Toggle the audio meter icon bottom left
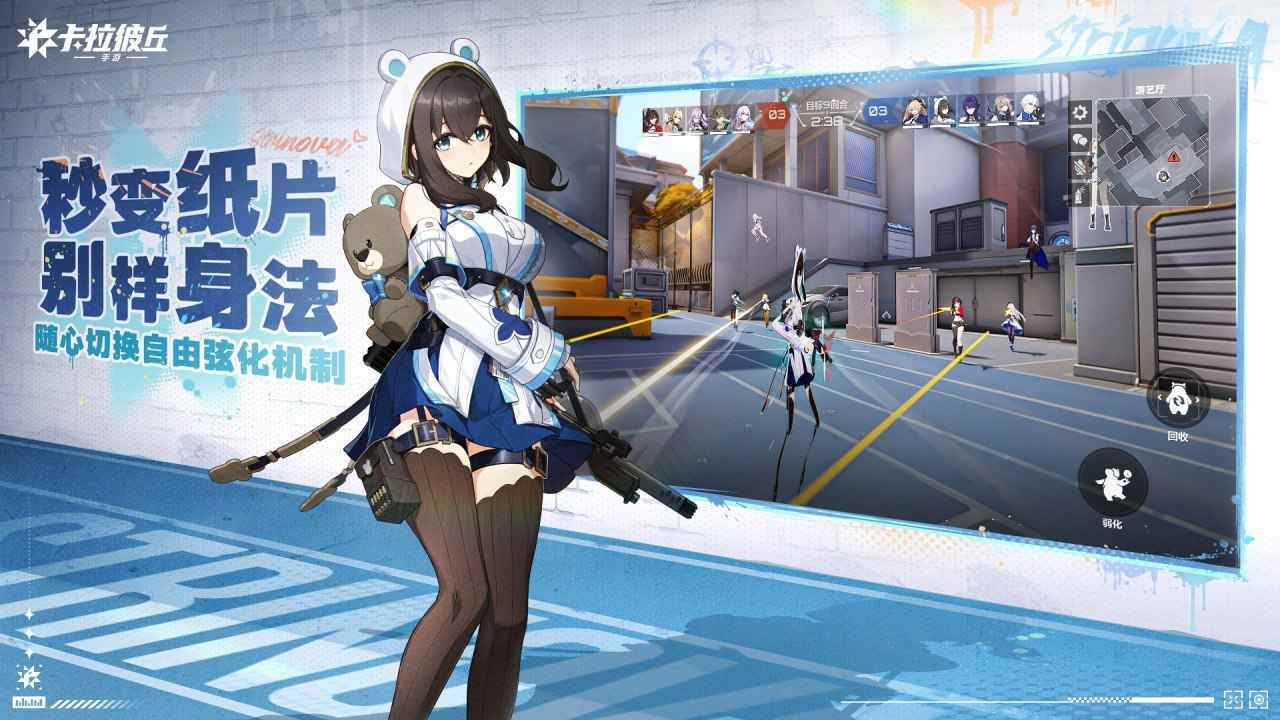This screenshot has width=1280, height=720. point(29,703)
